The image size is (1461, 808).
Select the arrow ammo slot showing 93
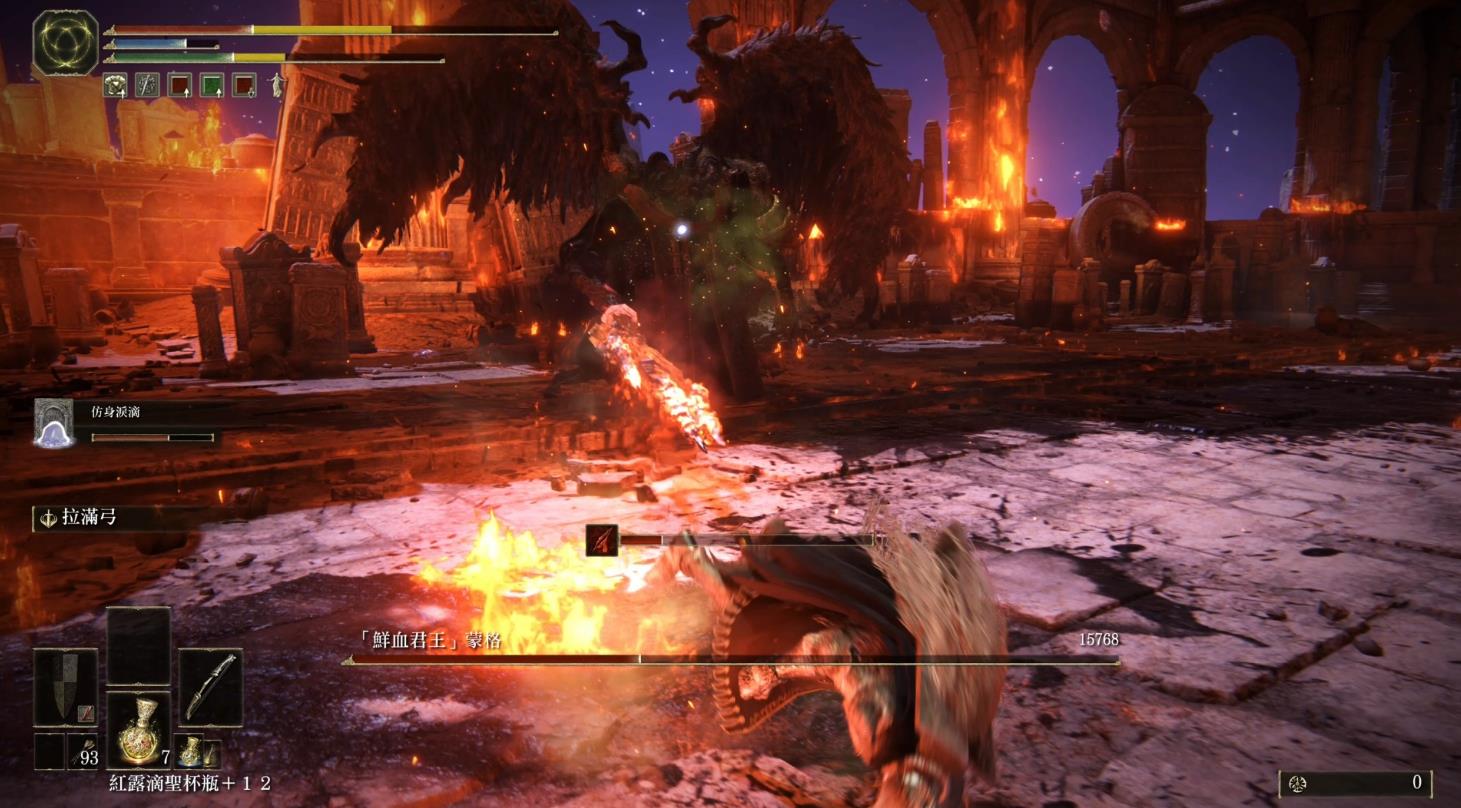pyautogui.click(x=82, y=752)
